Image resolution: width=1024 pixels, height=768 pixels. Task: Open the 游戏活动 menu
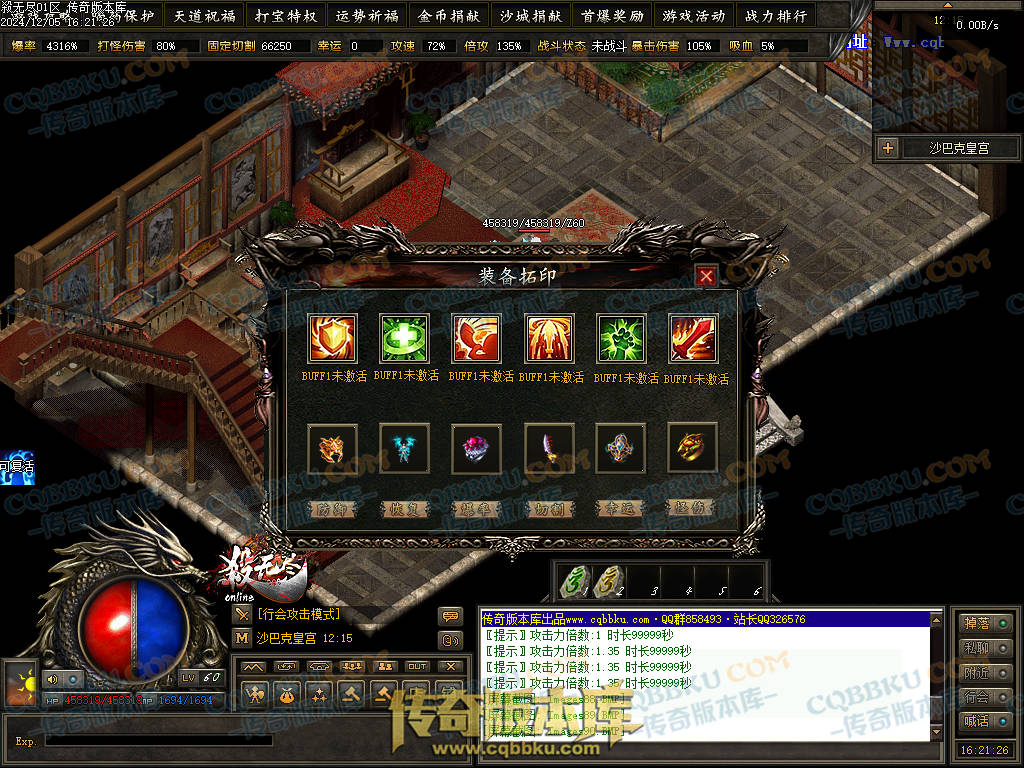pos(694,15)
